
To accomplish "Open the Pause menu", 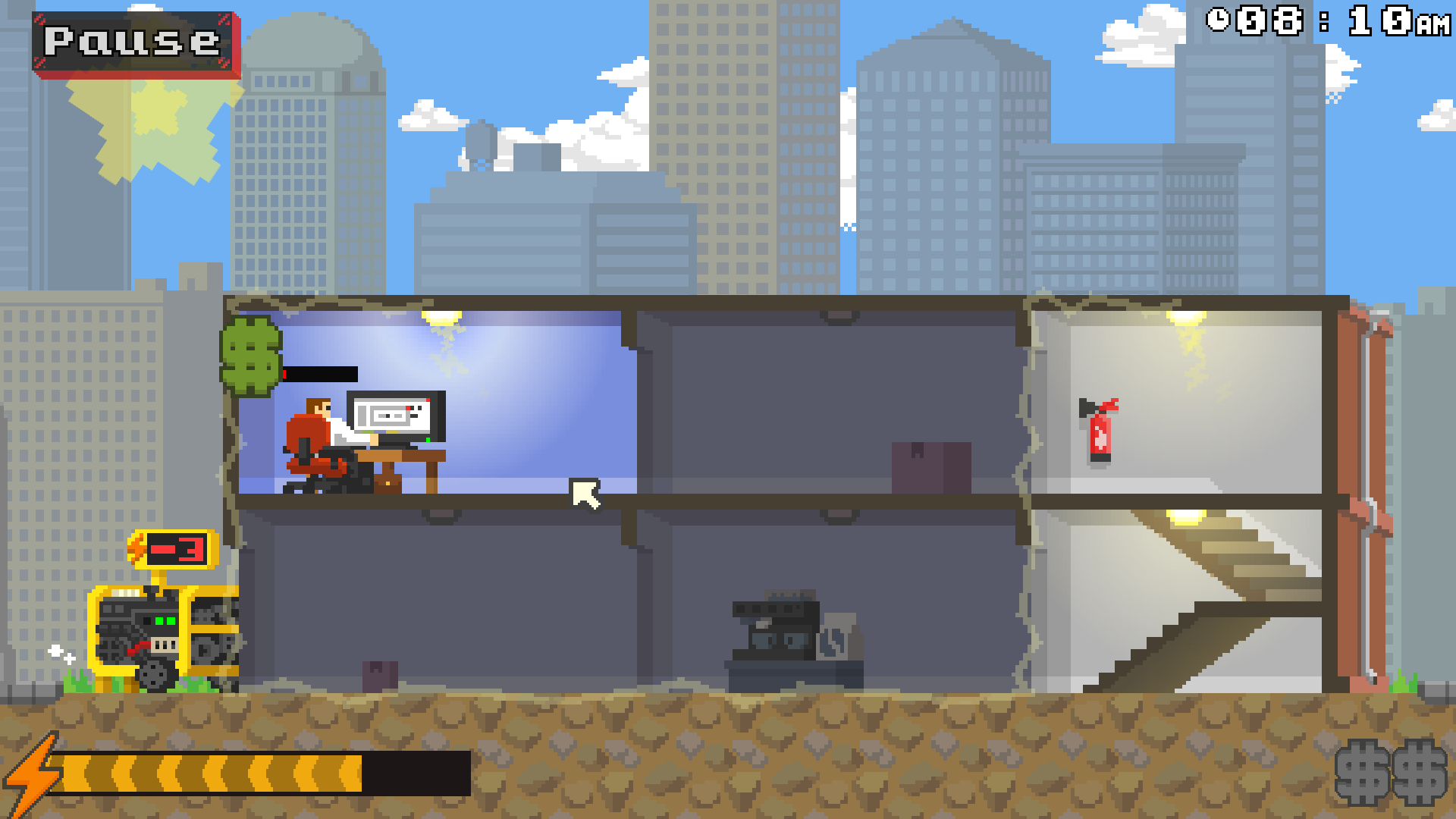I will point(130,42).
